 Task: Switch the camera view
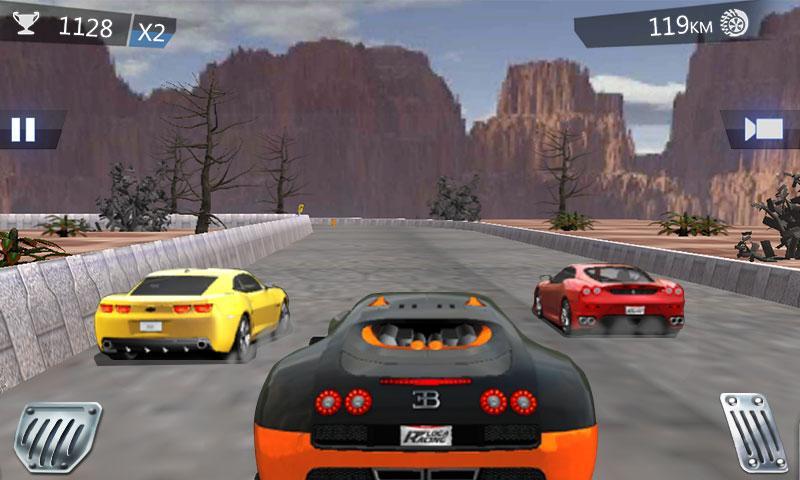[765, 129]
